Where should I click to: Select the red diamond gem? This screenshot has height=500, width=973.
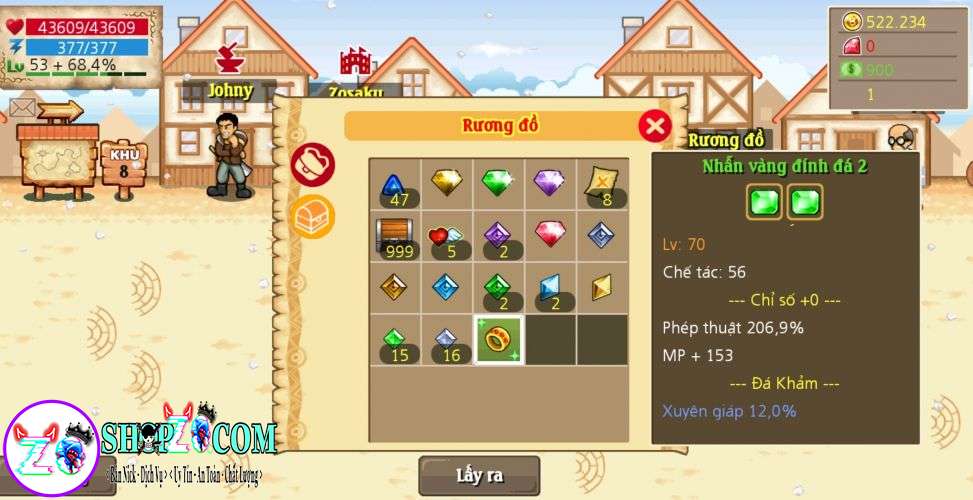(x=550, y=235)
